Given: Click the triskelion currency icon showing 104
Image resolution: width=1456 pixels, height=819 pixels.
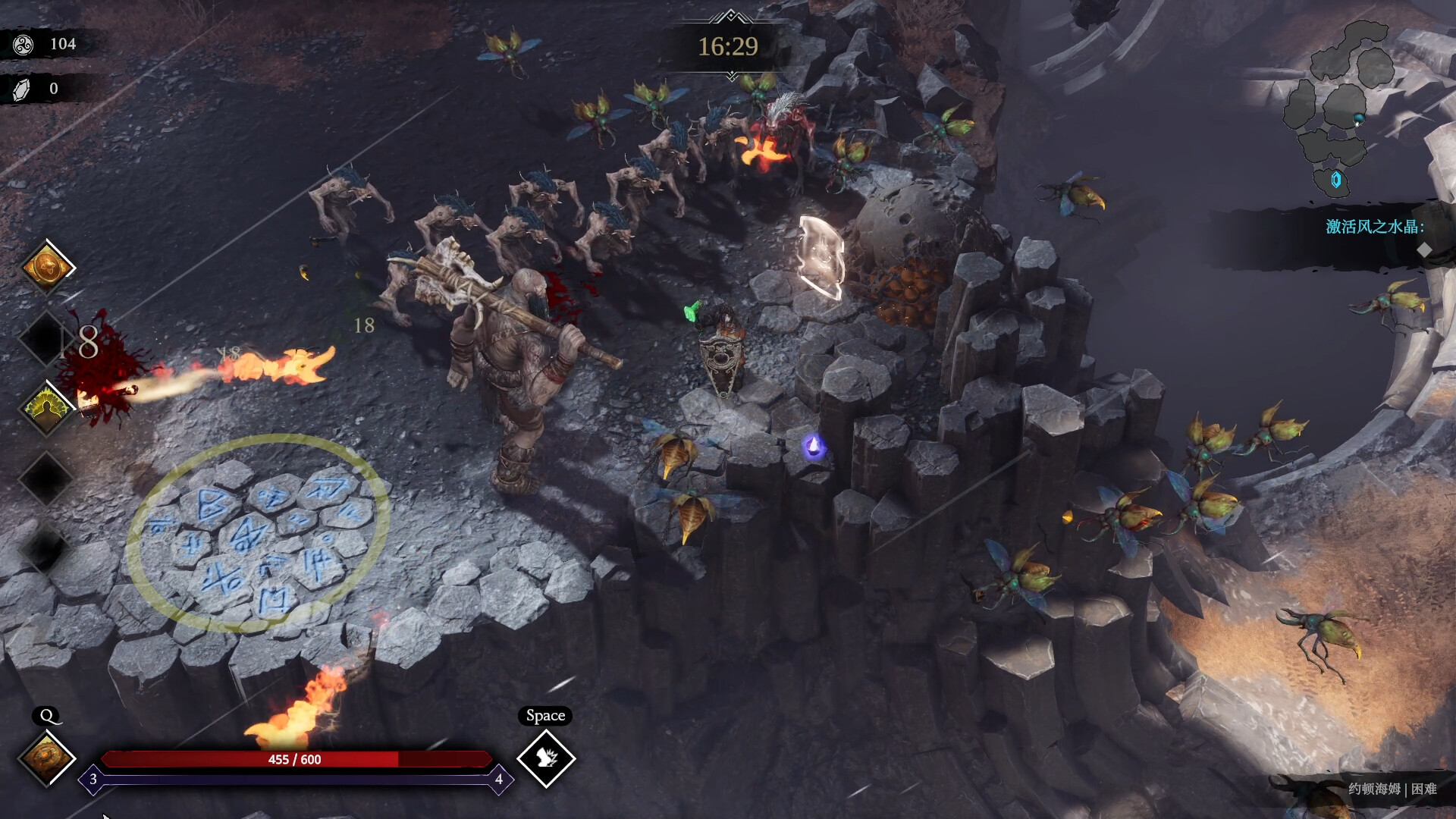Looking at the screenshot, I should point(23,43).
